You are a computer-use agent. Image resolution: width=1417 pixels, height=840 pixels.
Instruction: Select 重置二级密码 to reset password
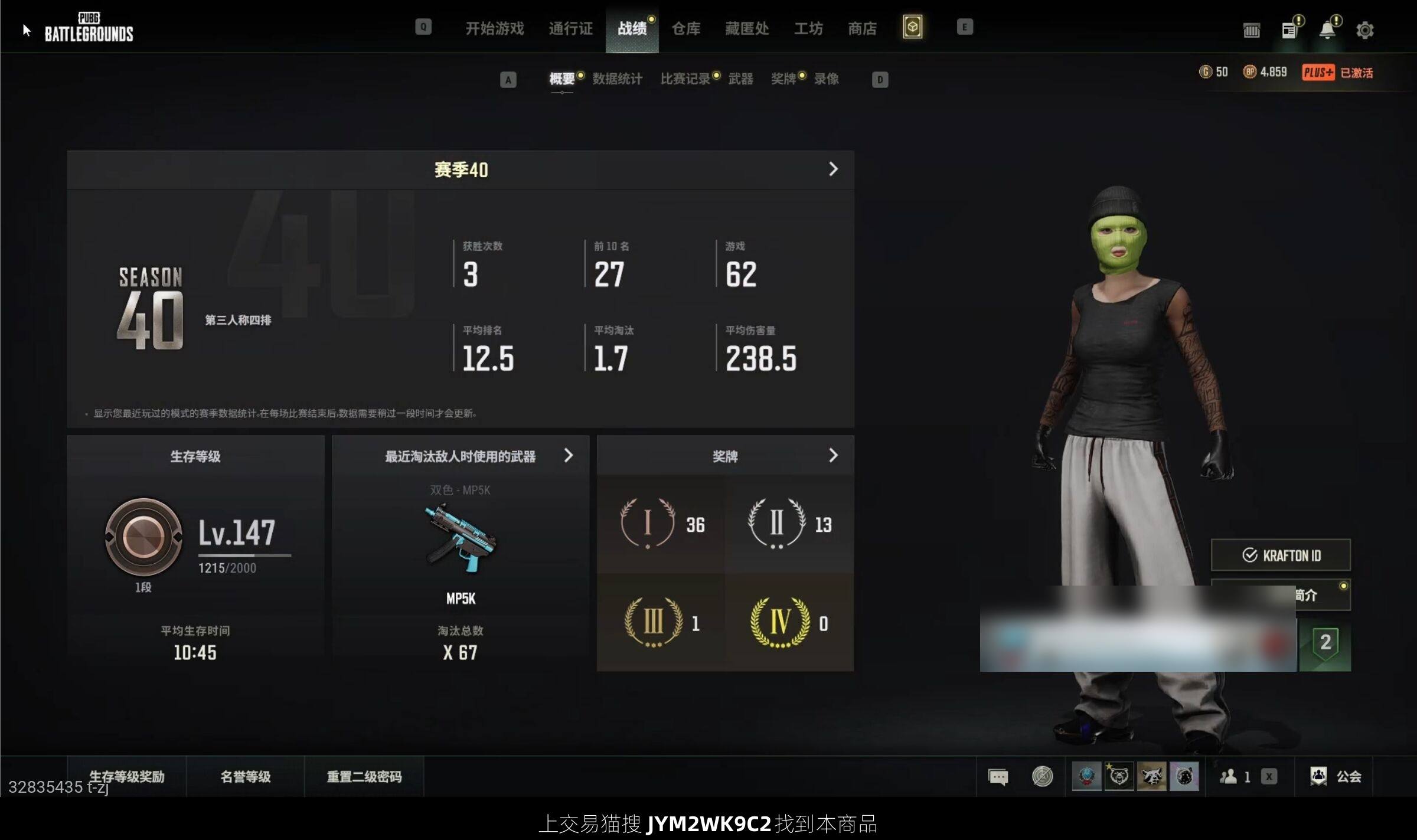tap(364, 776)
